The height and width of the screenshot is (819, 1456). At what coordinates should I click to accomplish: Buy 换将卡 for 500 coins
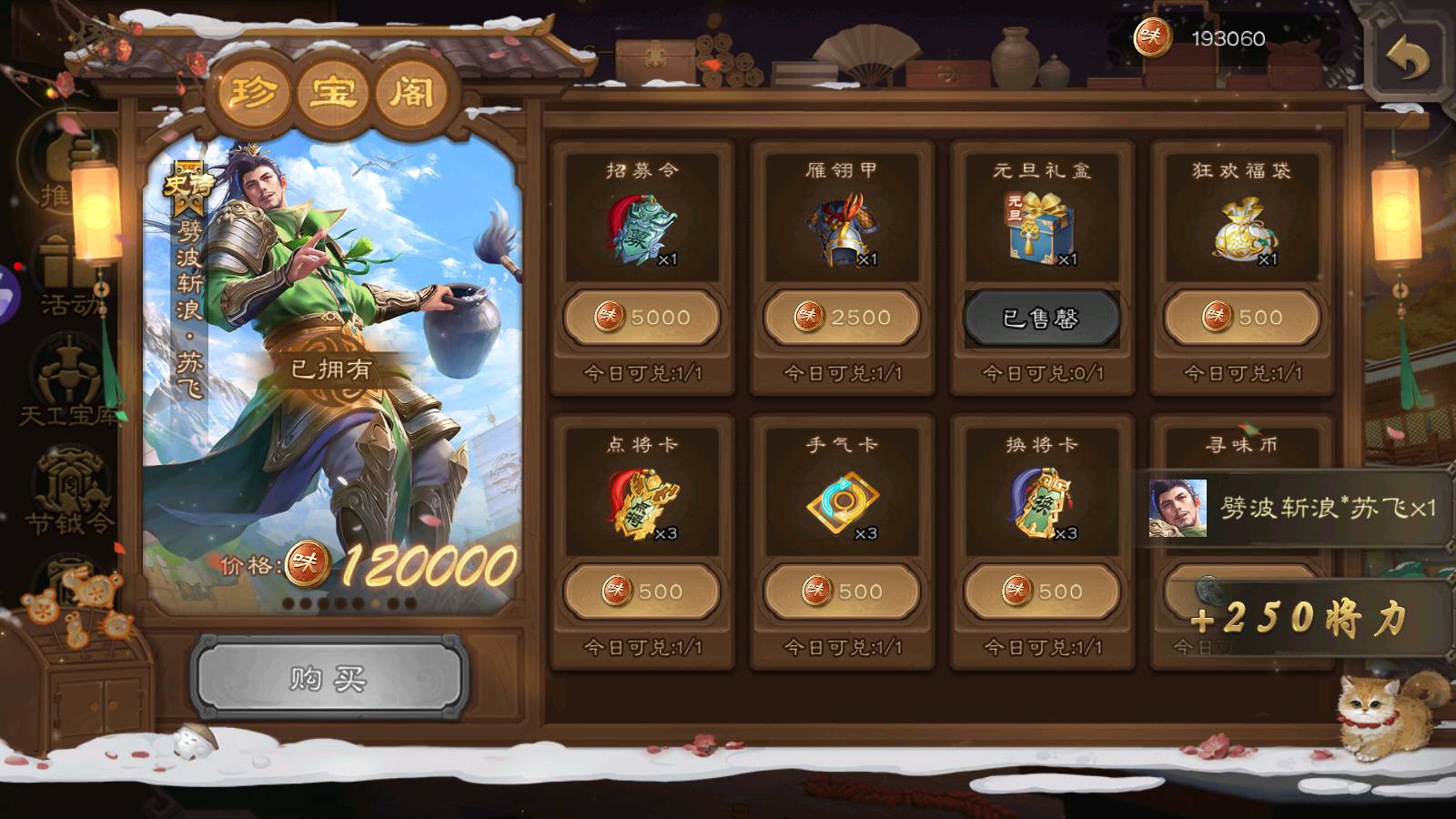[x=1042, y=591]
